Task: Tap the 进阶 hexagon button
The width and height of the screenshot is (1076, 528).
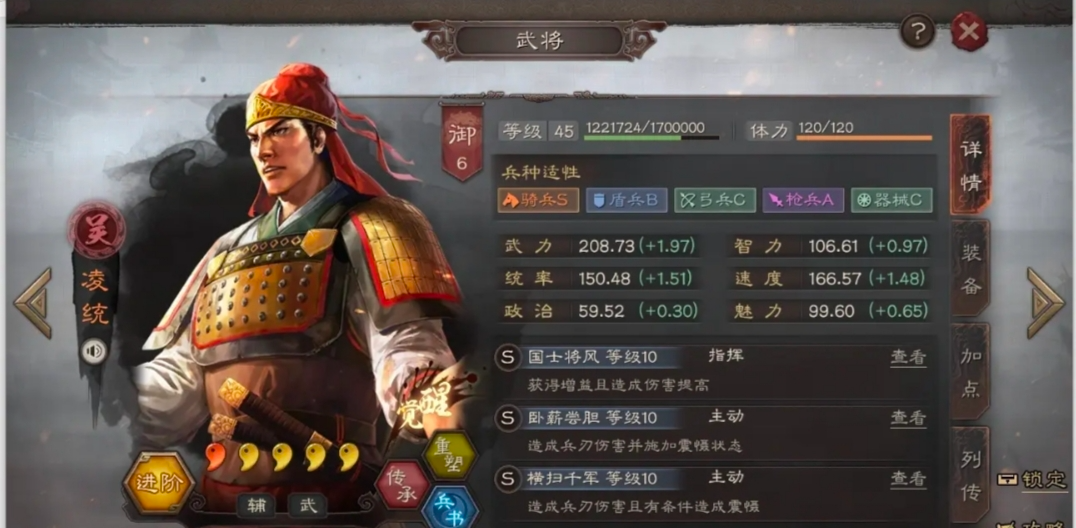Action: click(158, 485)
